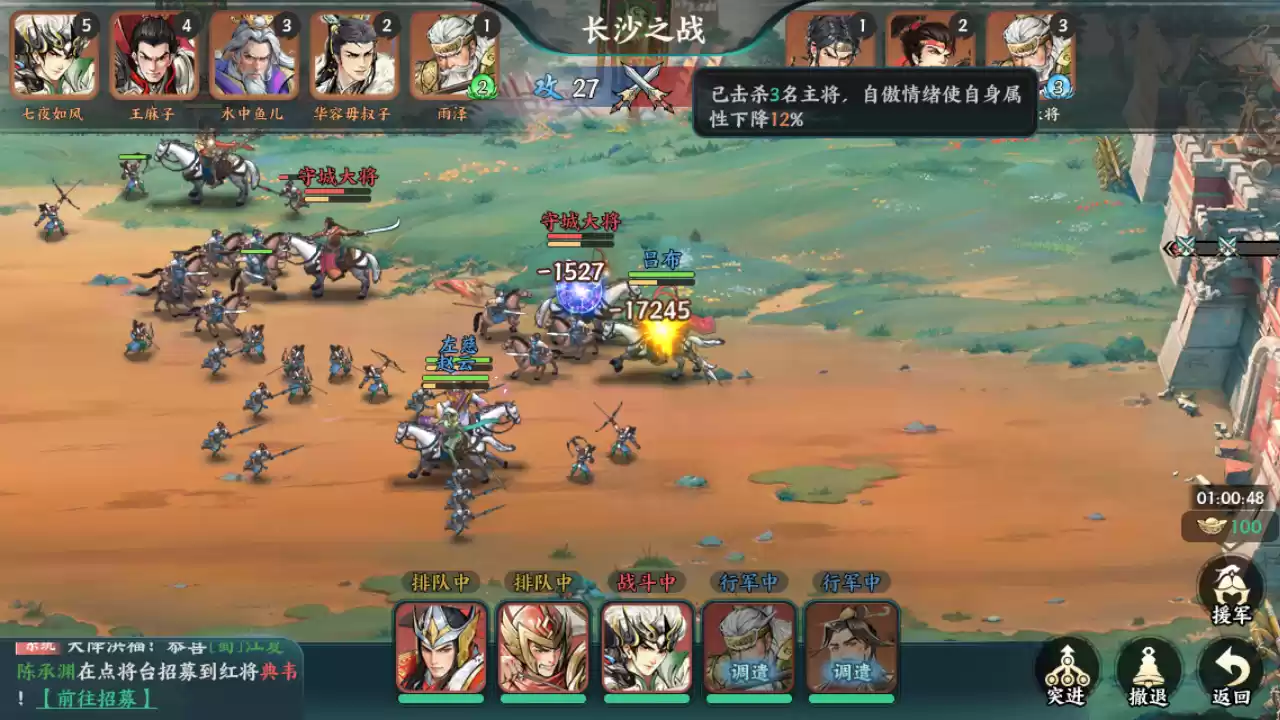Choose the 水中鱼儿 player portrait
Image resolution: width=1280 pixels, height=720 pixels.
[253, 55]
